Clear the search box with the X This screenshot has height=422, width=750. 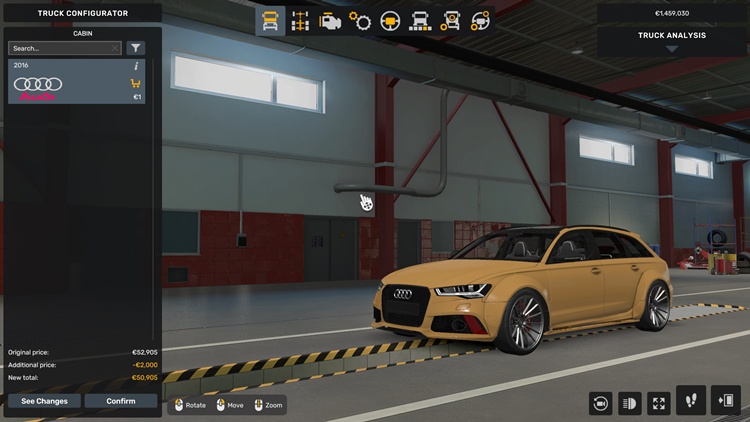pyautogui.click(x=116, y=48)
